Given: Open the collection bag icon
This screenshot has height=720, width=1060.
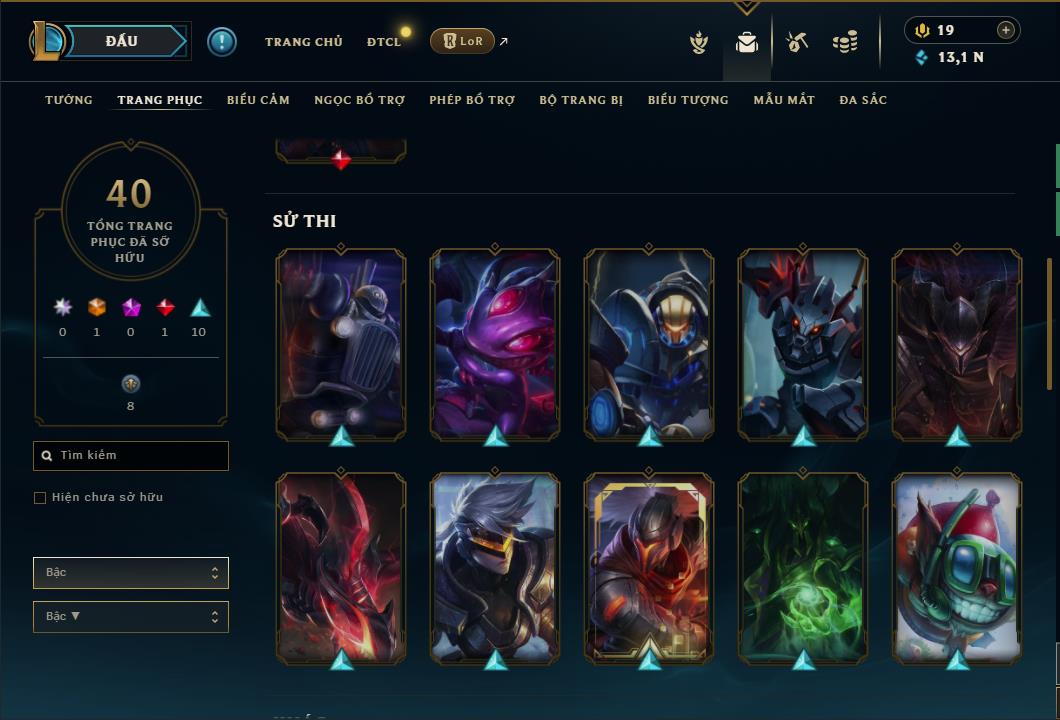Looking at the screenshot, I should coord(746,43).
